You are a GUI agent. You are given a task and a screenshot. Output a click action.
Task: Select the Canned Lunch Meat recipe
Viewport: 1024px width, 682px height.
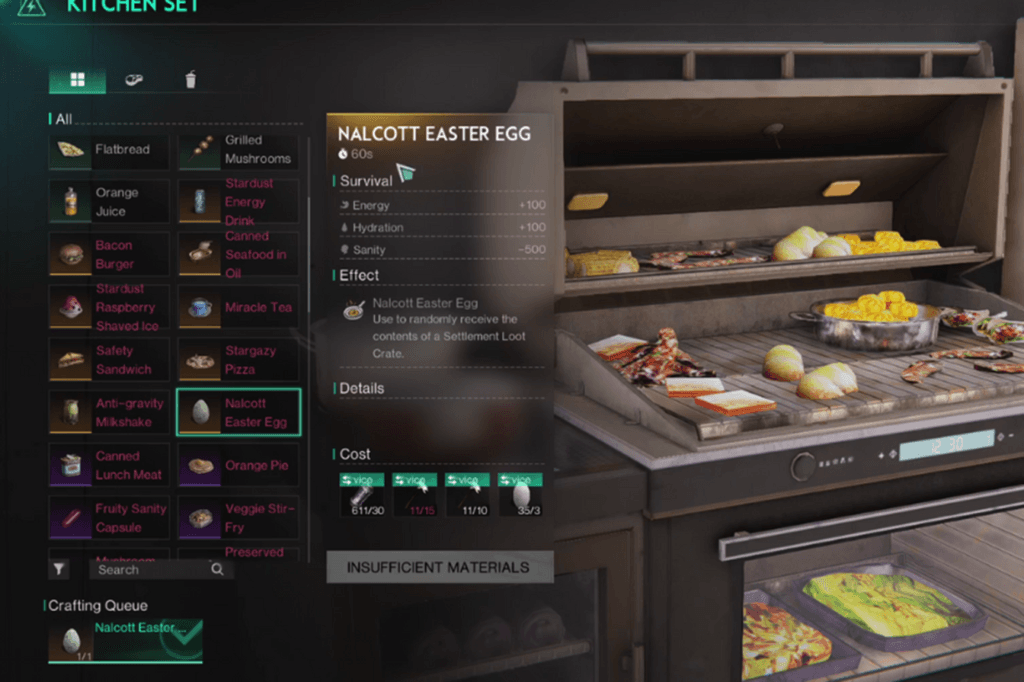109,465
